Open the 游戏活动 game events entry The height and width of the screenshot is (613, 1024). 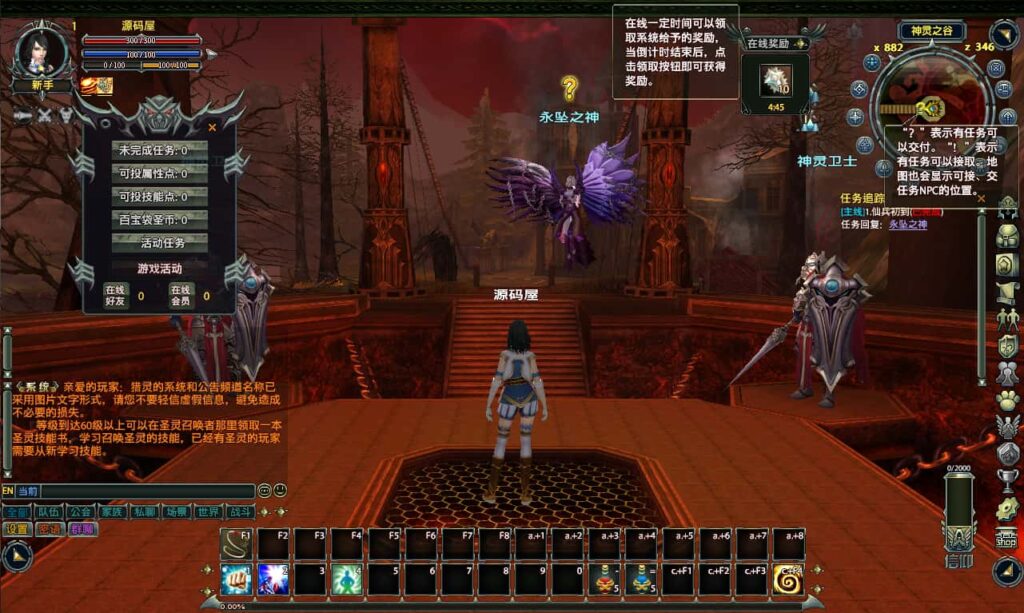coord(159,268)
